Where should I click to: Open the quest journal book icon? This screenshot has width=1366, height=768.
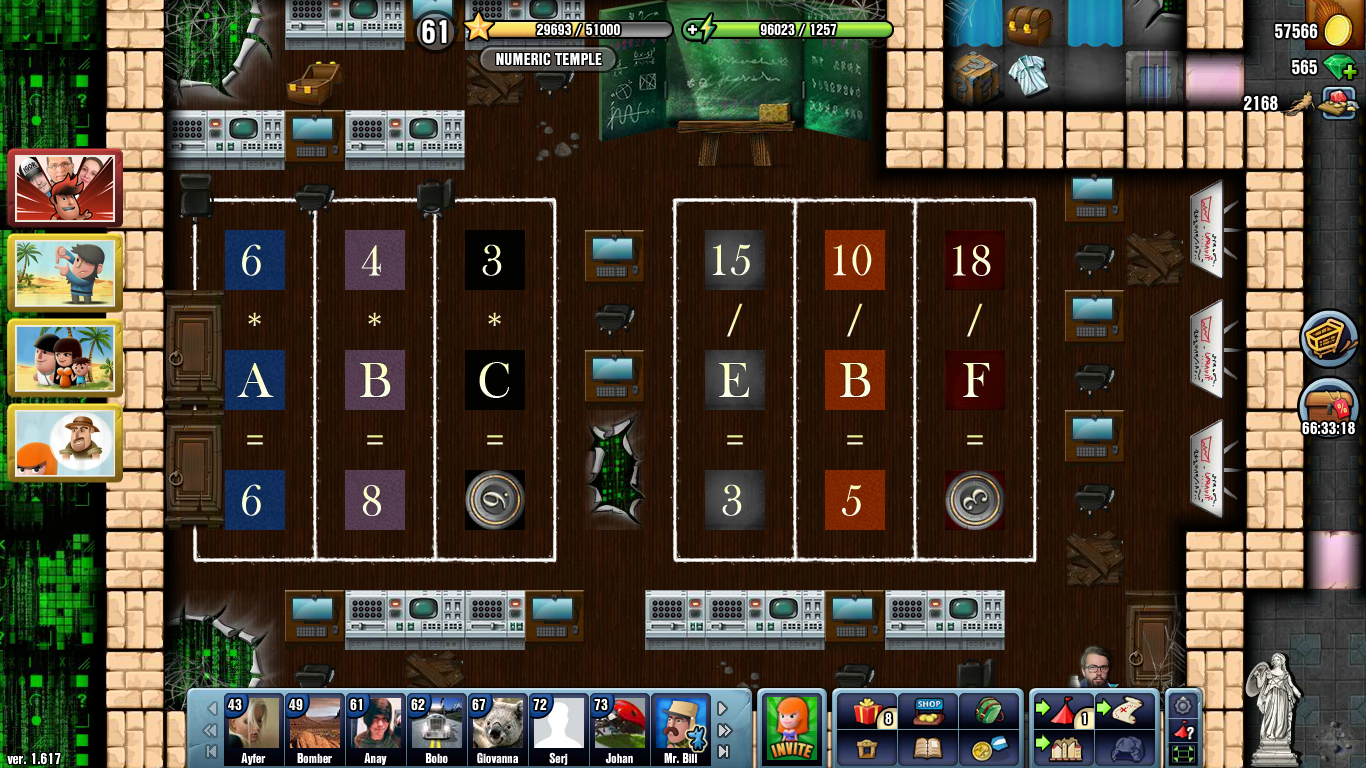click(928, 750)
